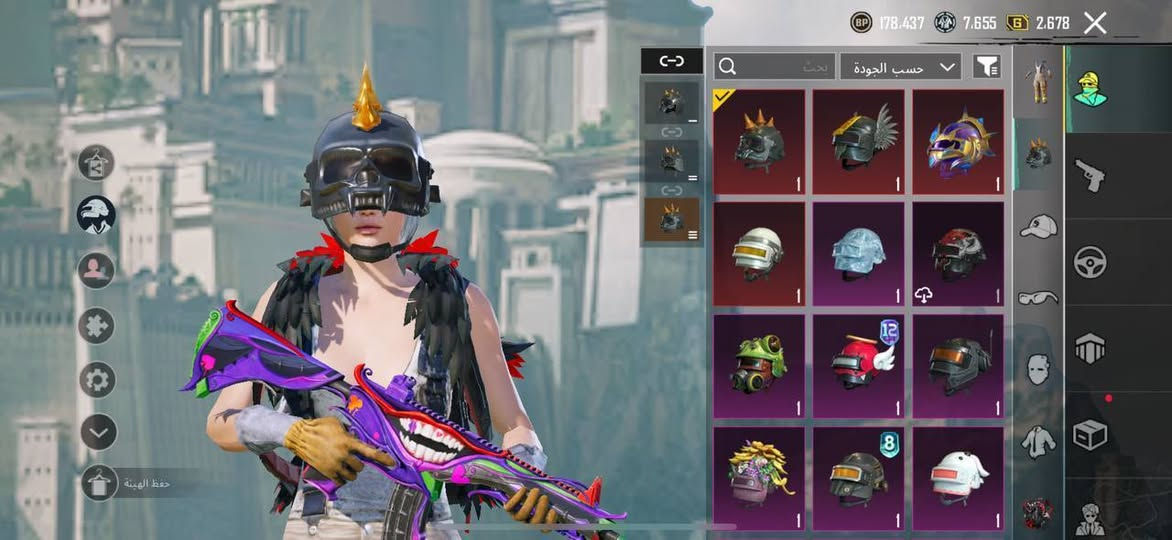Close the inventory screen with the X
This screenshot has height=540, width=1172.
click(x=1095, y=23)
